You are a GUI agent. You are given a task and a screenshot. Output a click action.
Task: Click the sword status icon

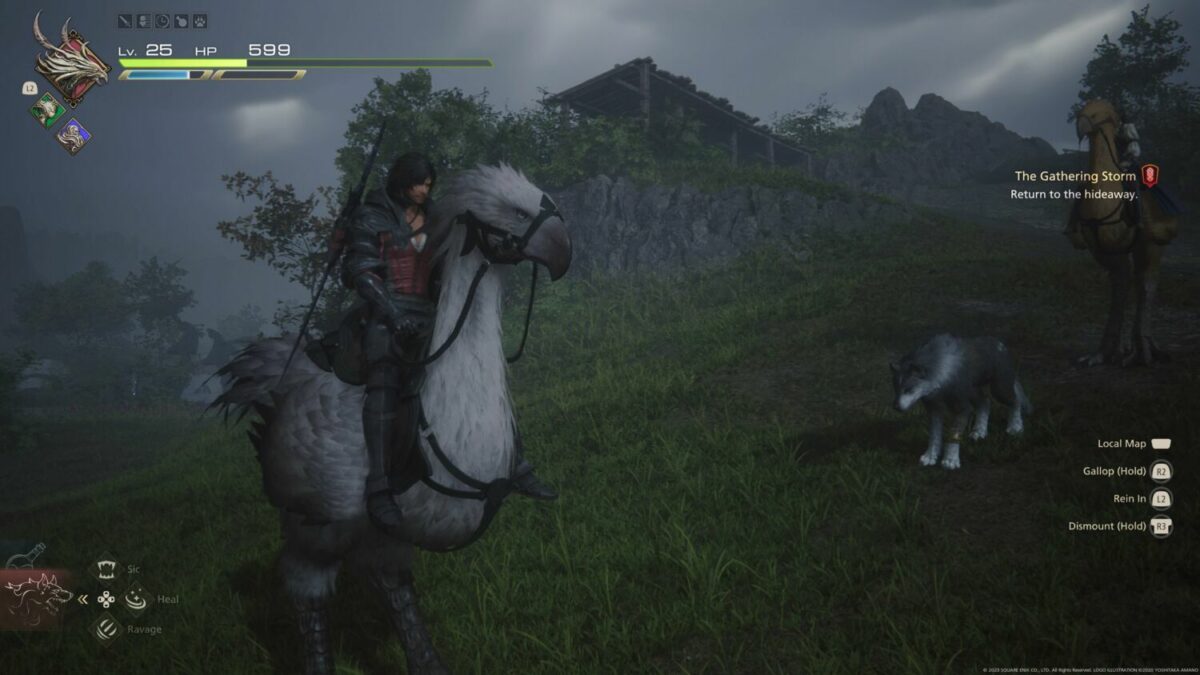pos(125,20)
